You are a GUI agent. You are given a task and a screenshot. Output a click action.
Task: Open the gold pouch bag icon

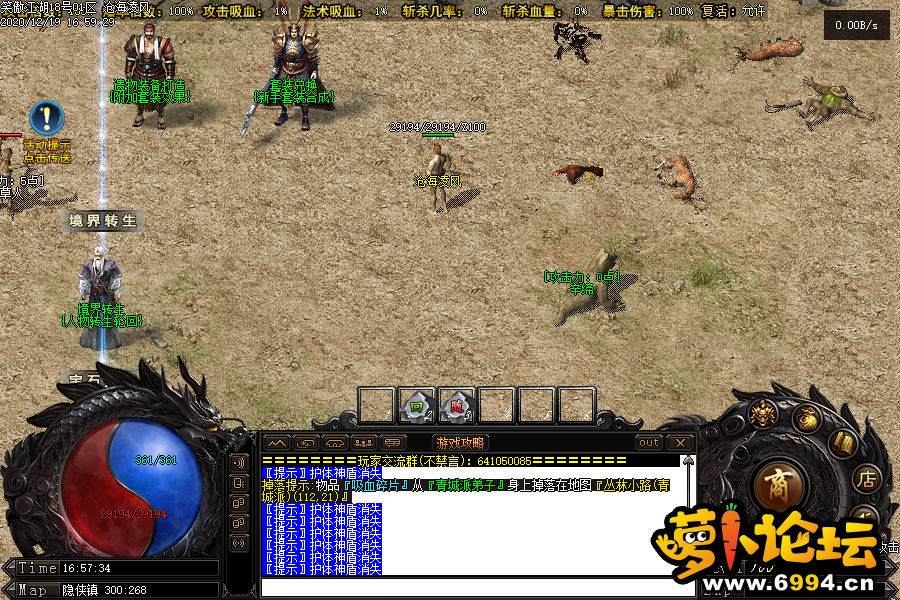click(x=806, y=419)
